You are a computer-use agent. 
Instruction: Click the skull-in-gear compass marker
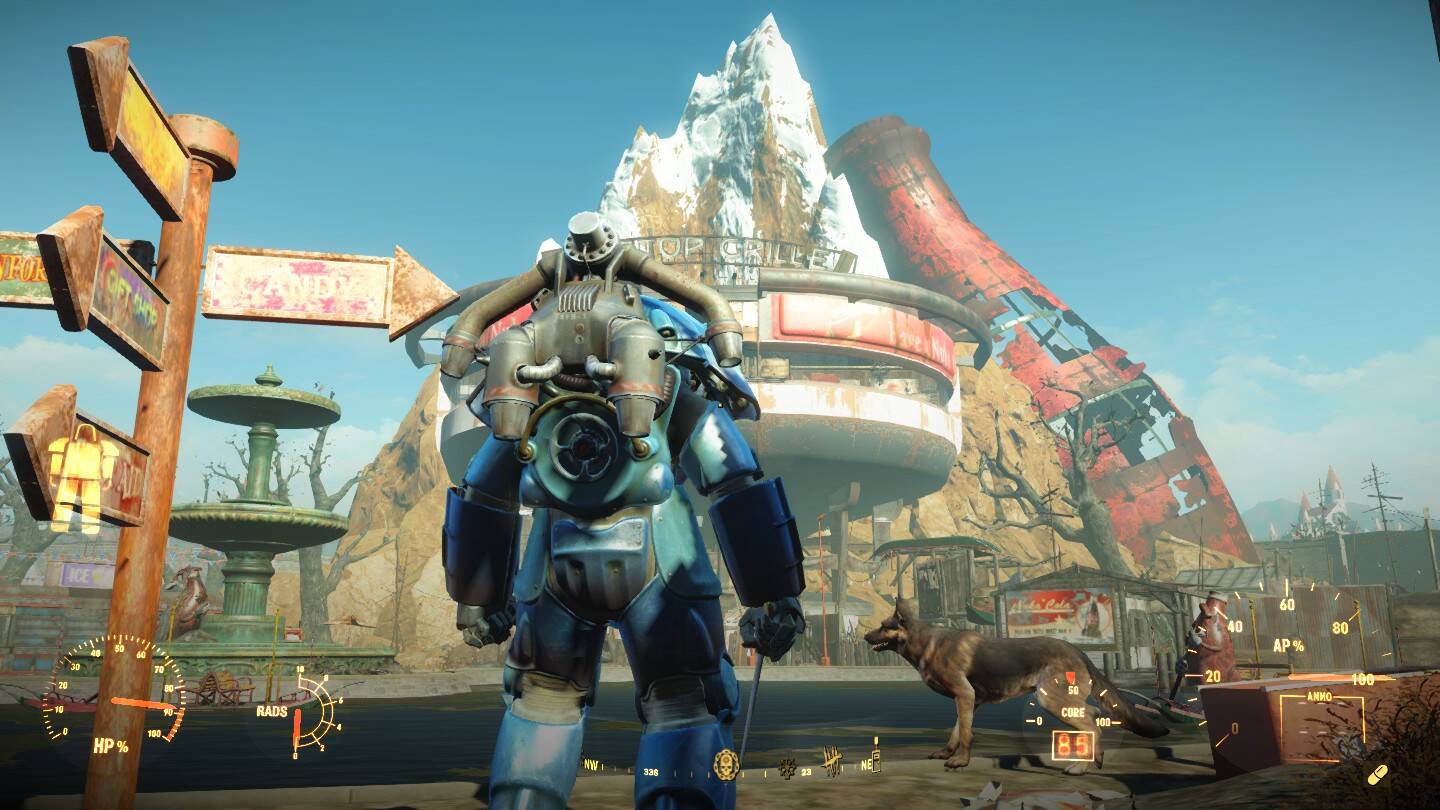(724, 765)
